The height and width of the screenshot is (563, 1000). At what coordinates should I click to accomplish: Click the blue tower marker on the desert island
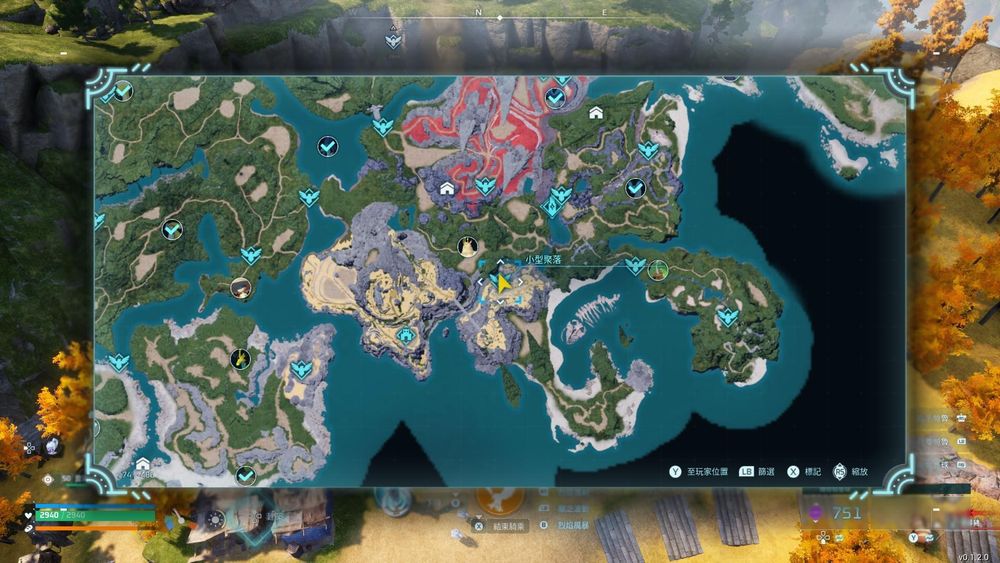pyautogui.click(x=406, y=335)
